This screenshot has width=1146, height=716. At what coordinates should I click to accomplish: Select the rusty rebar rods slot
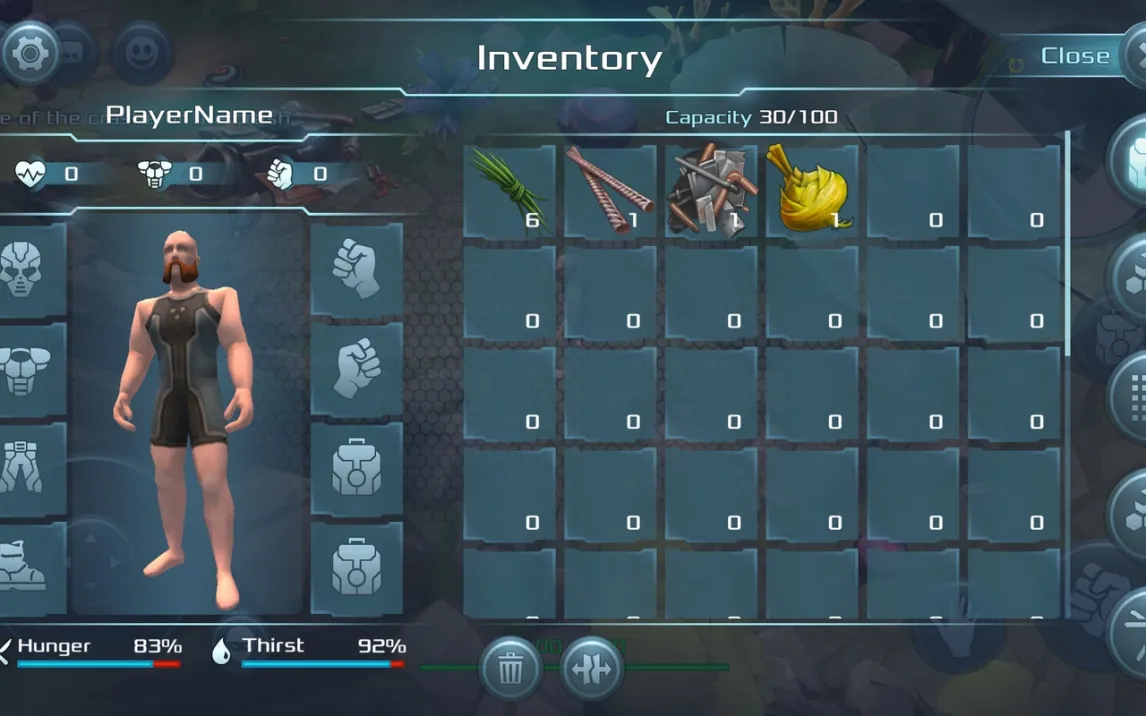tap(610, 190)
